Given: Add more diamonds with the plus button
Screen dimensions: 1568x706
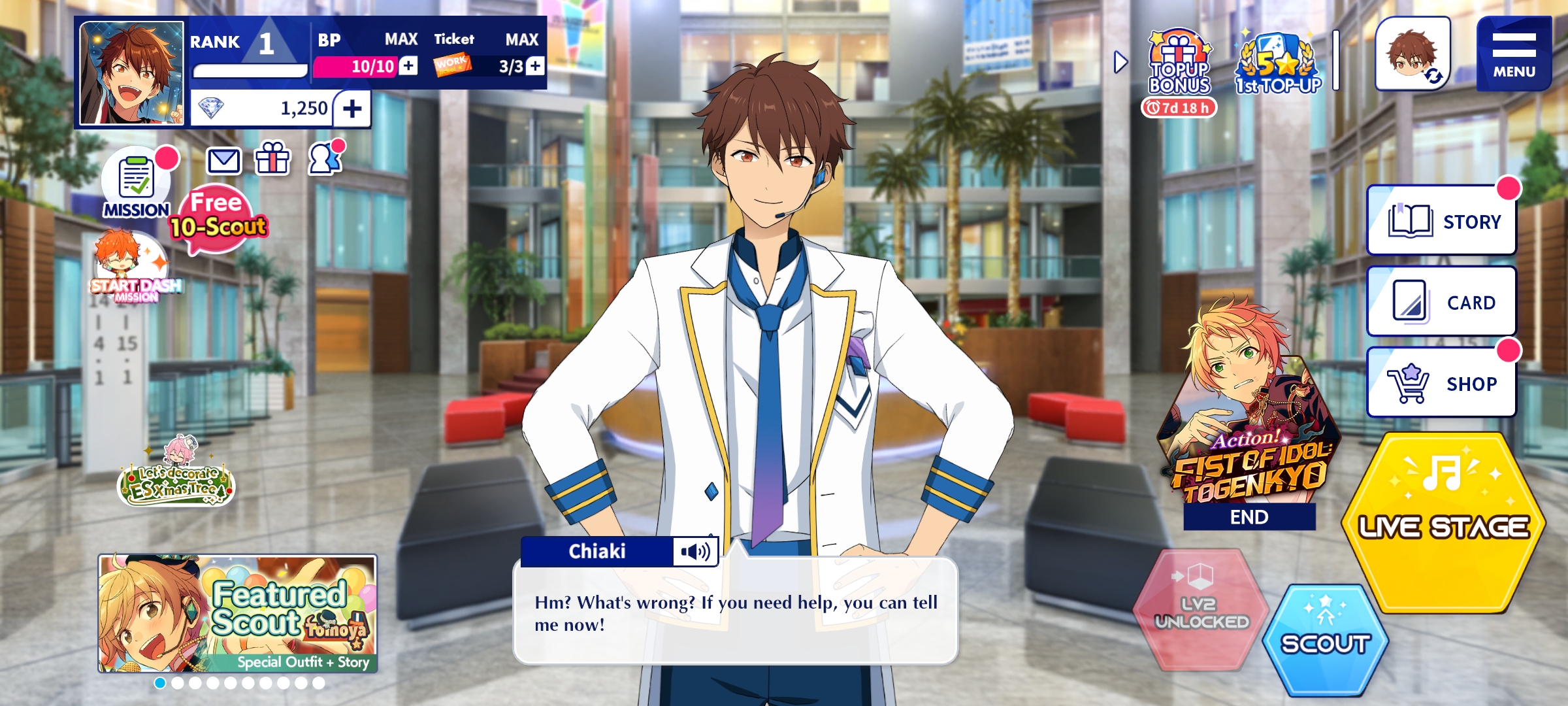Looking at the screenshot, I should (x=352, y=109).
